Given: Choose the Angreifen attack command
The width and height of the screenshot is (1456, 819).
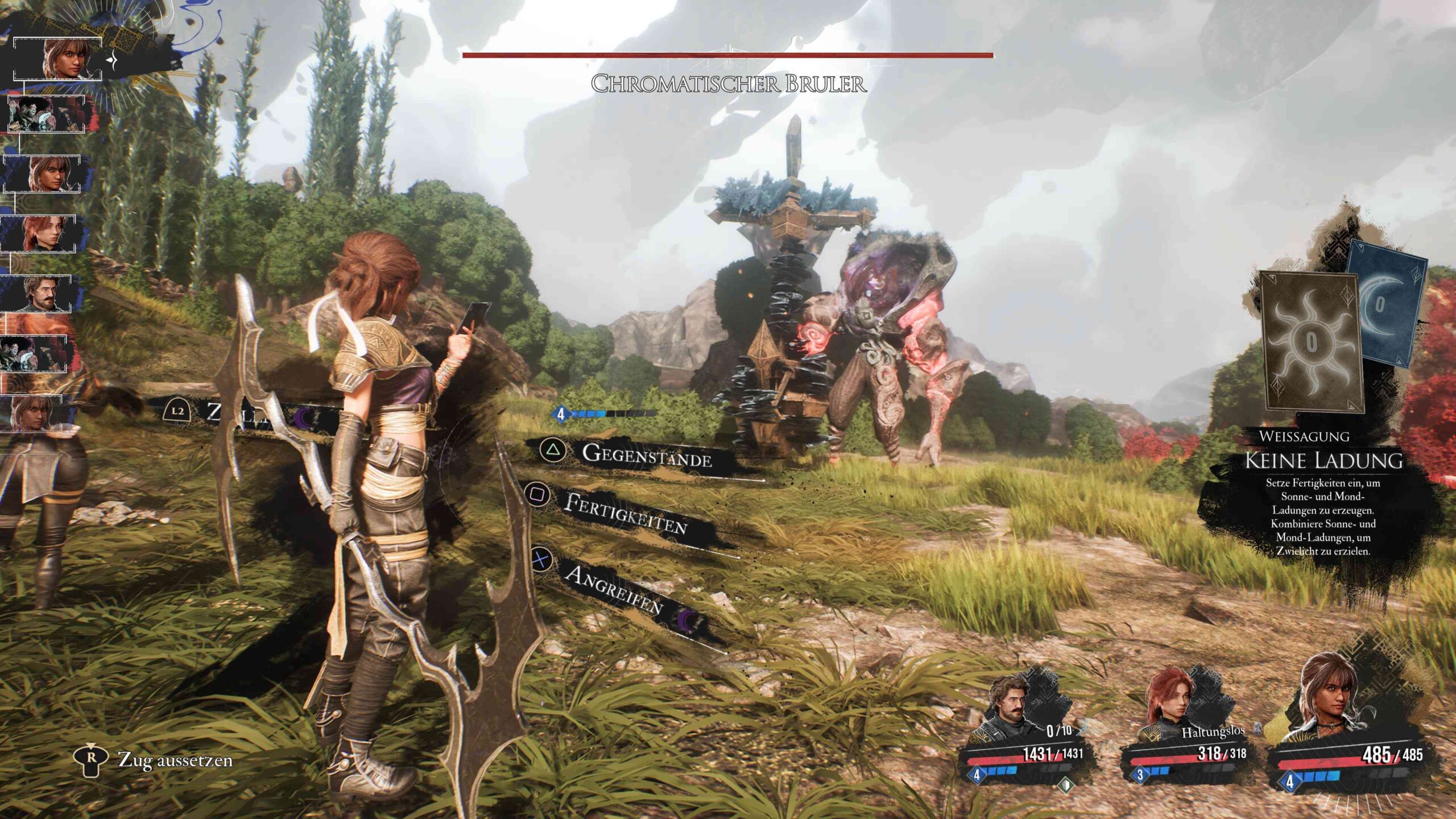Looking at the screenshot, I should pos(613,590).
